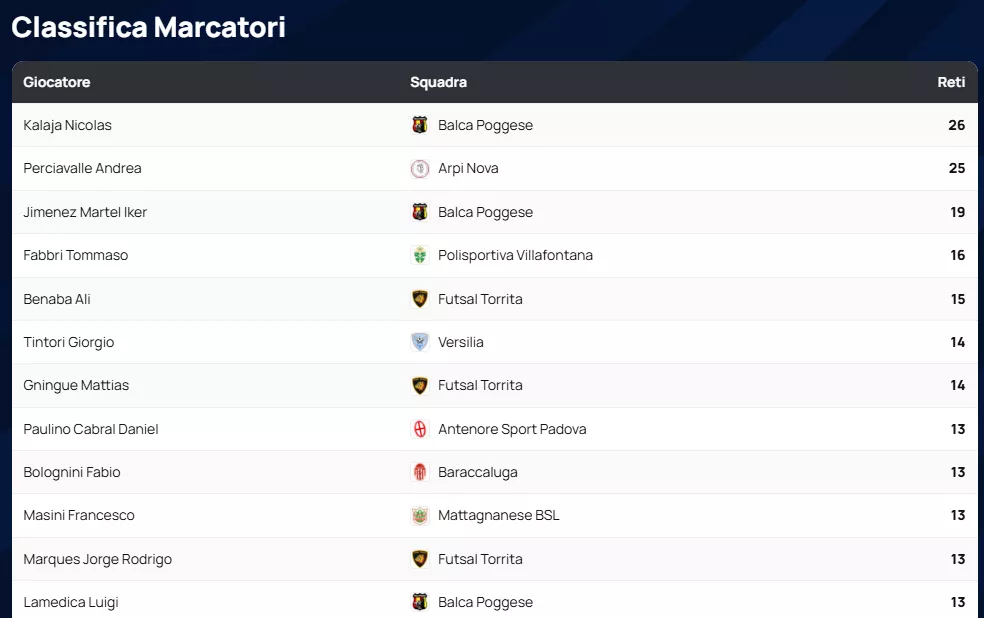
Task: Select player Fabbri Tommaso
Action: coord(76,255)
